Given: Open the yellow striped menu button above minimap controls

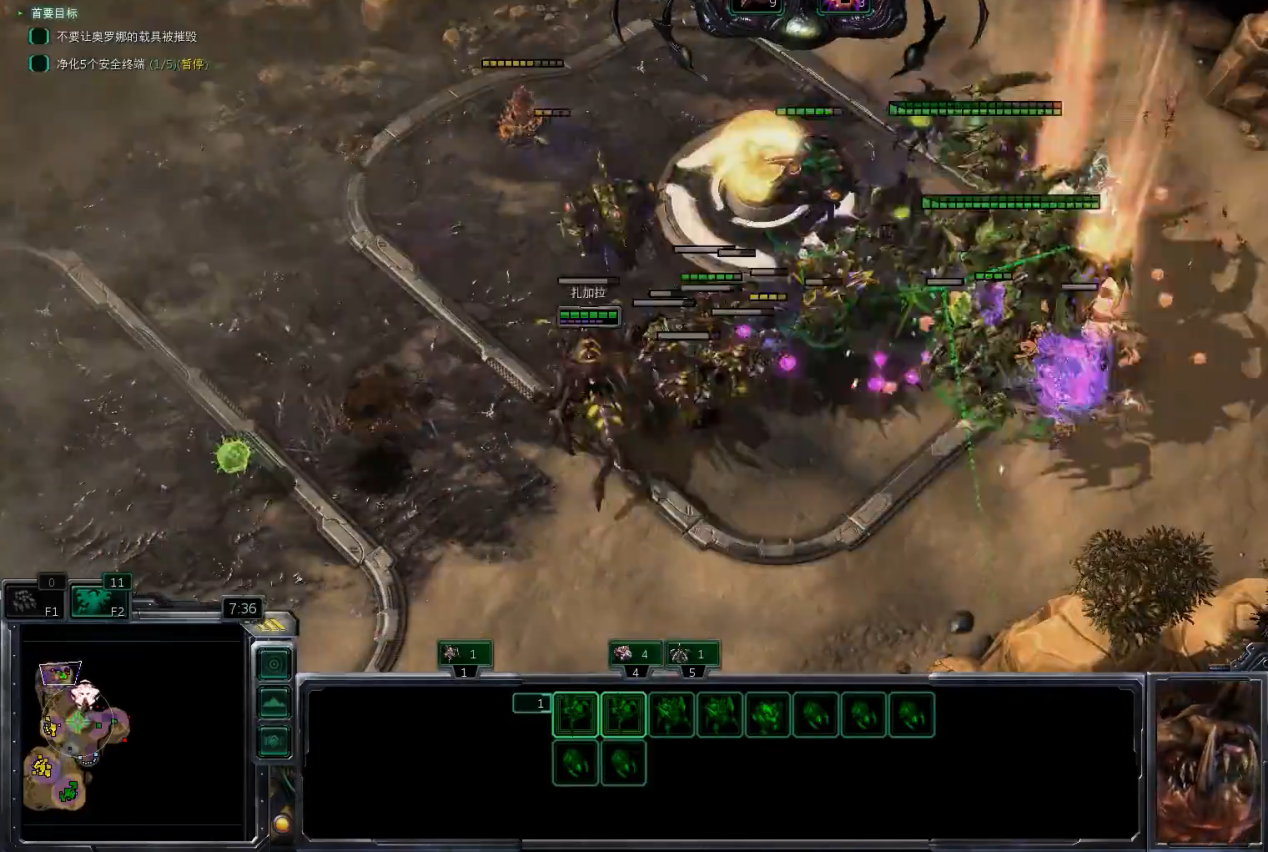Looking at the screenshot, I should pos(270,626).
